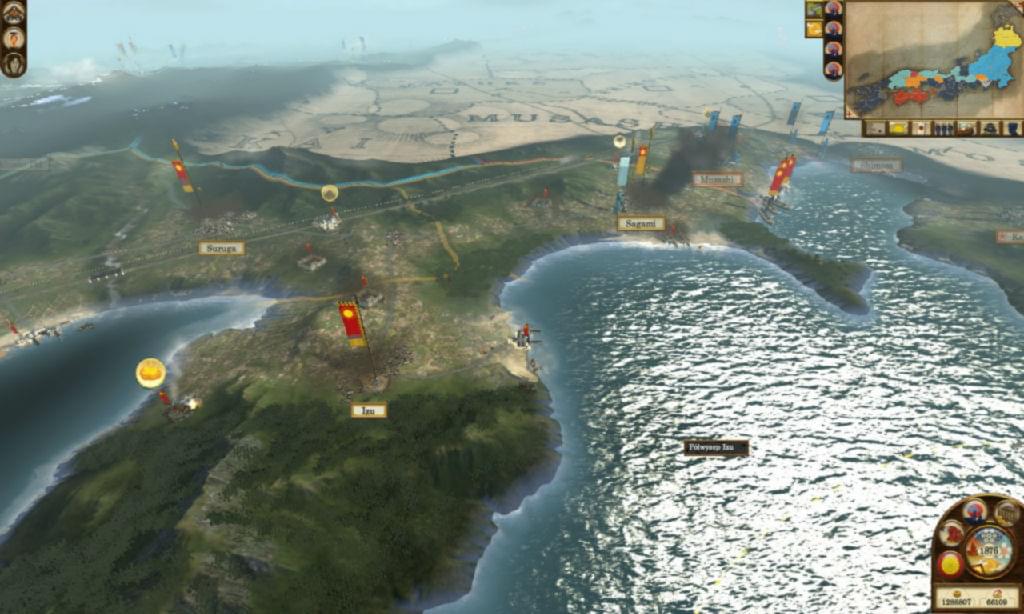
Task: Click the Sagami province label
Action: (x=640, y=224)
